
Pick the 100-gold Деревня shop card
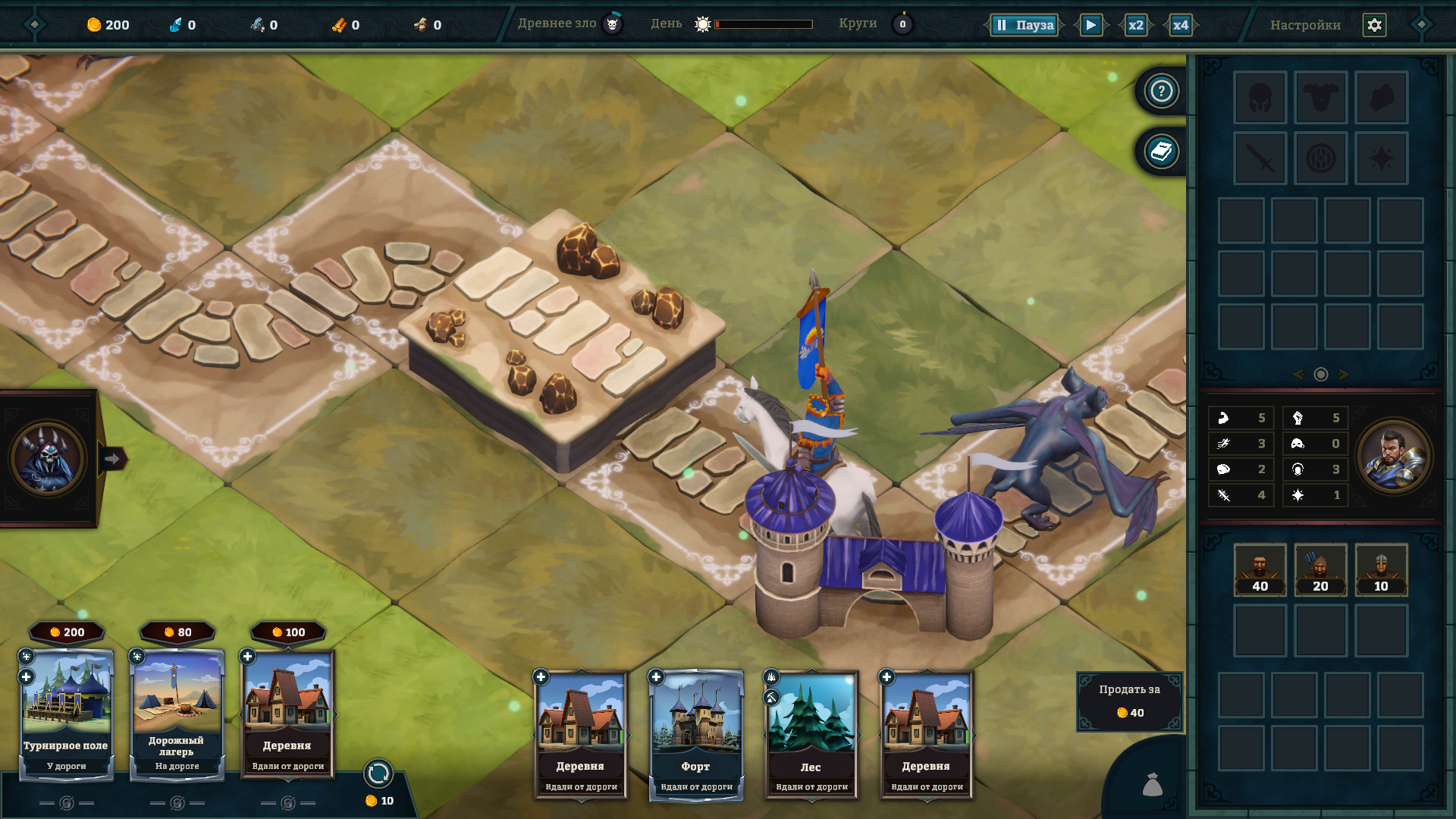pyautogui.click(x=287, y=713)
